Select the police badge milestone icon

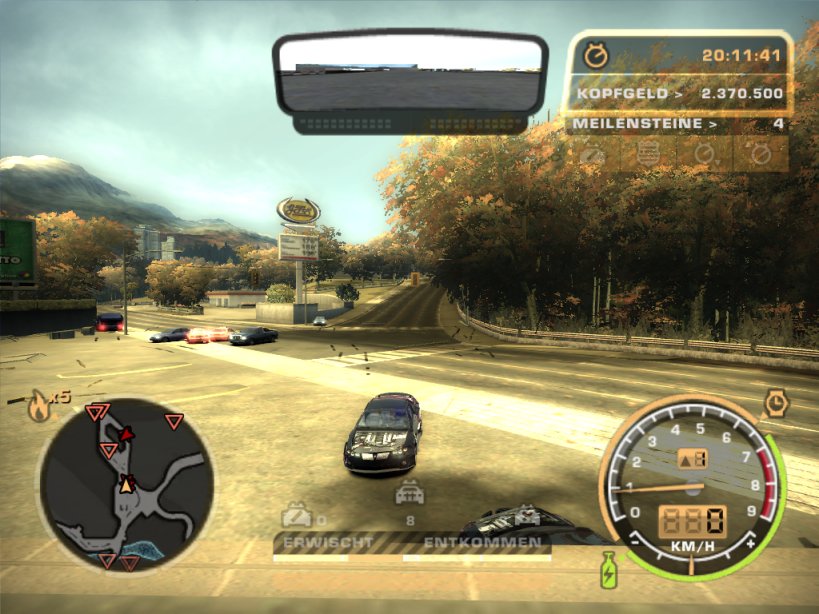(x=647, y=154)
